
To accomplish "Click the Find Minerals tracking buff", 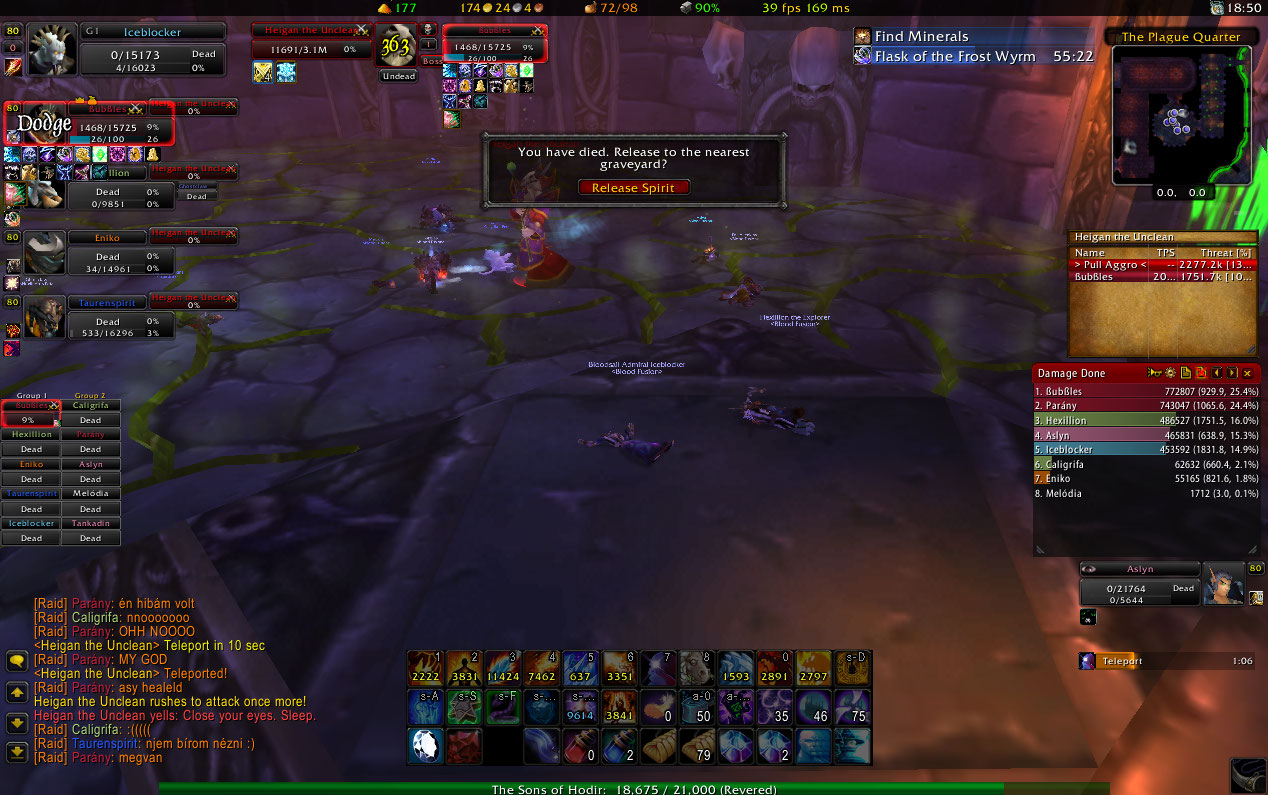I will [x=862, y=36].
